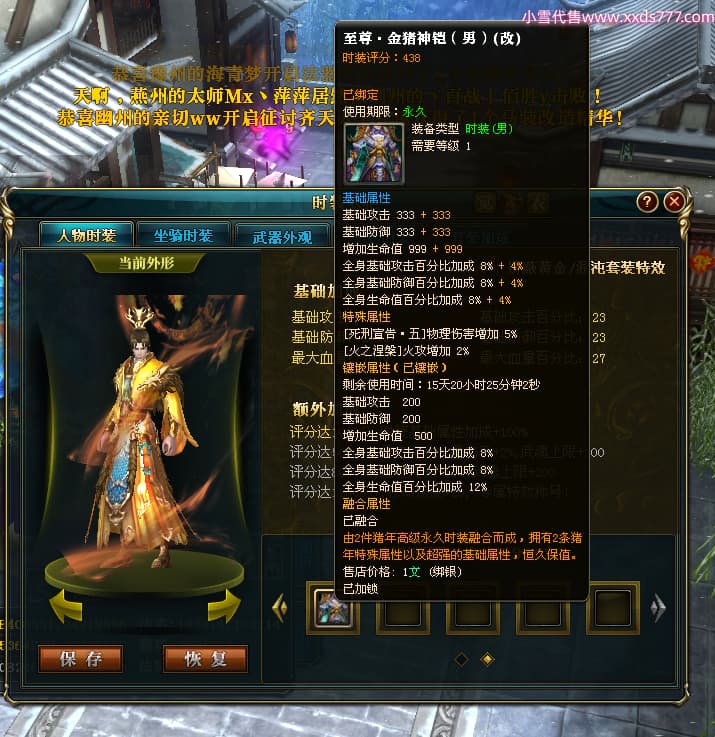Go to previous page of fashion slots
This screenshot has height=737, width=715.
click(280, 606)
